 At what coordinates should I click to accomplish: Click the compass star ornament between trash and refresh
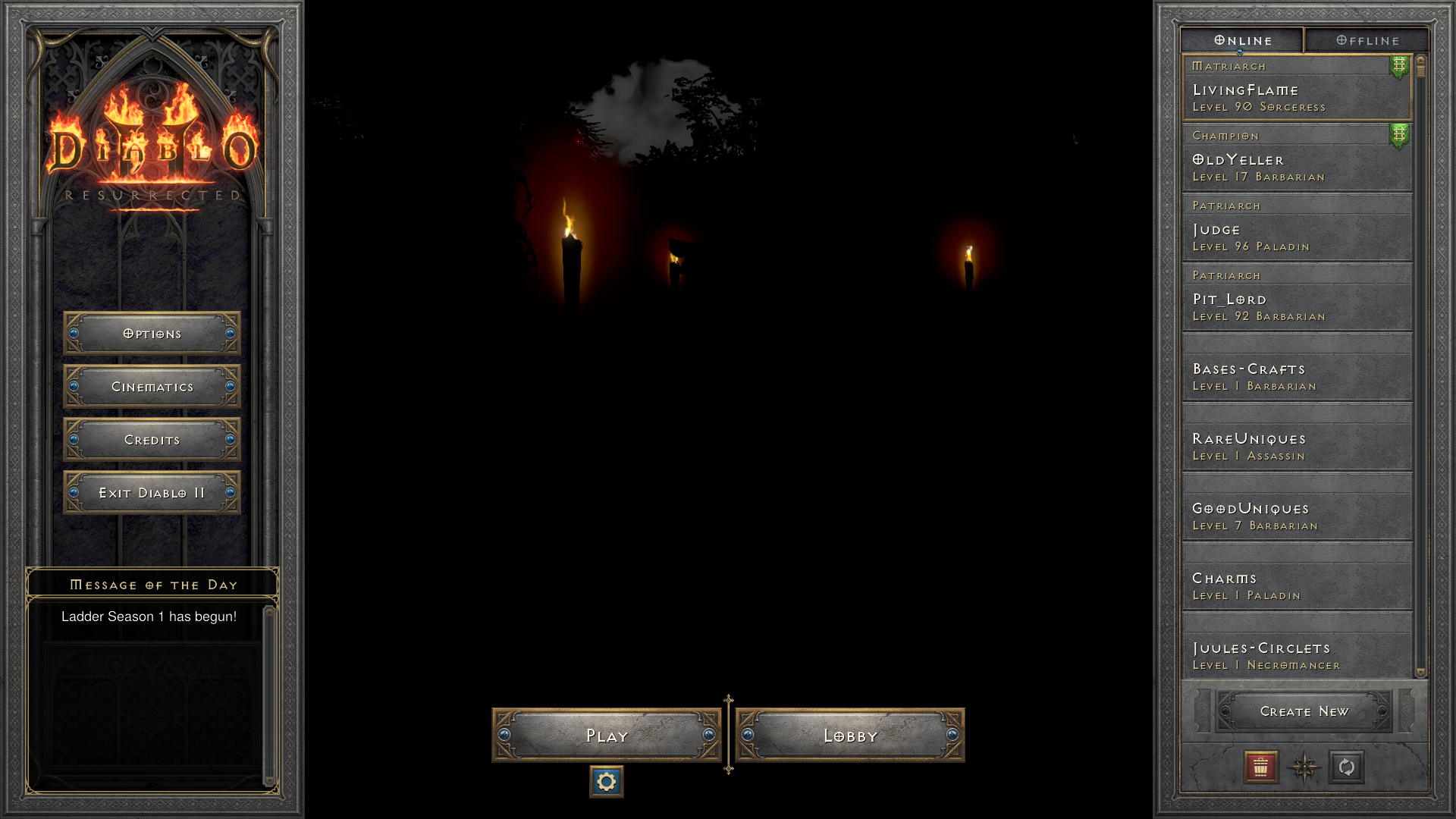(1304, 768)
